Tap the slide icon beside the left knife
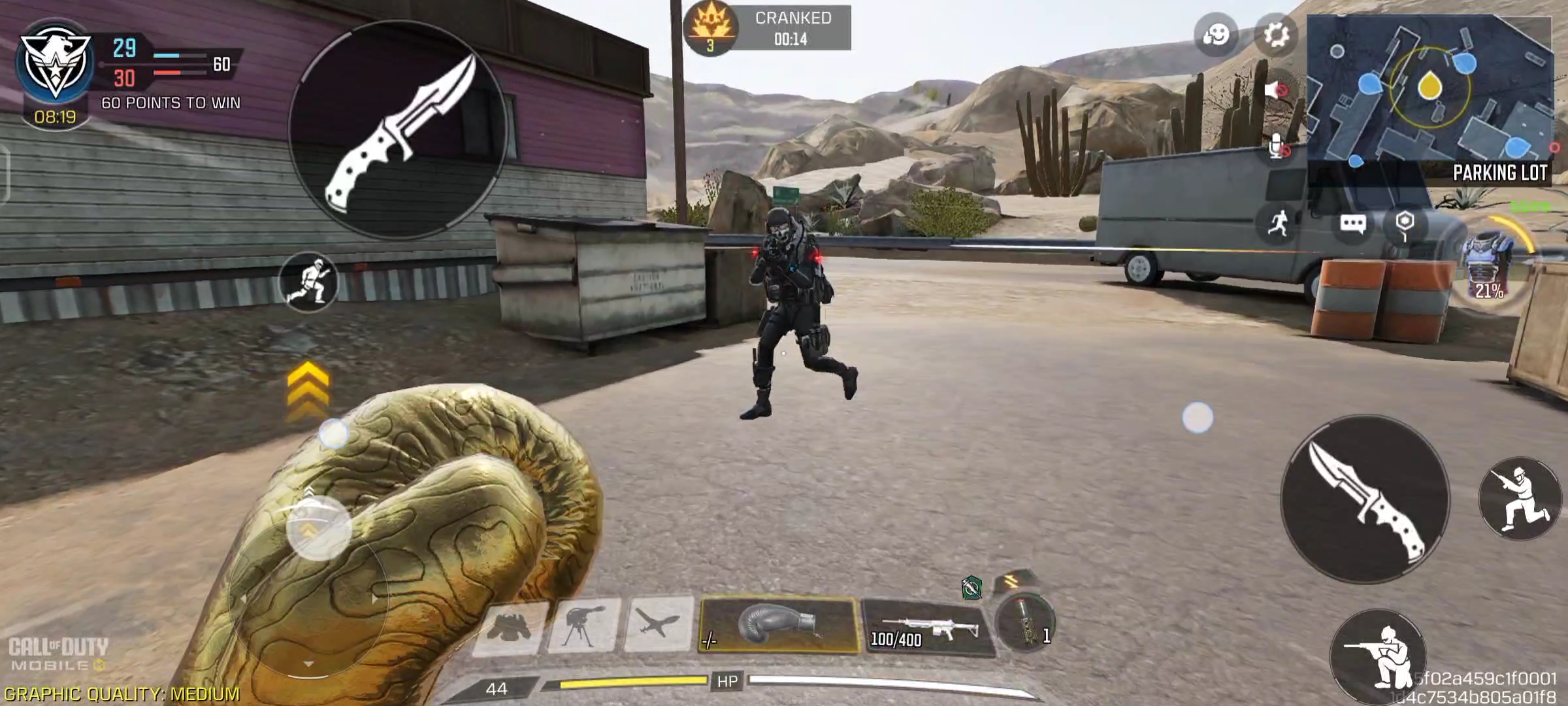 (x=308, y=282)
